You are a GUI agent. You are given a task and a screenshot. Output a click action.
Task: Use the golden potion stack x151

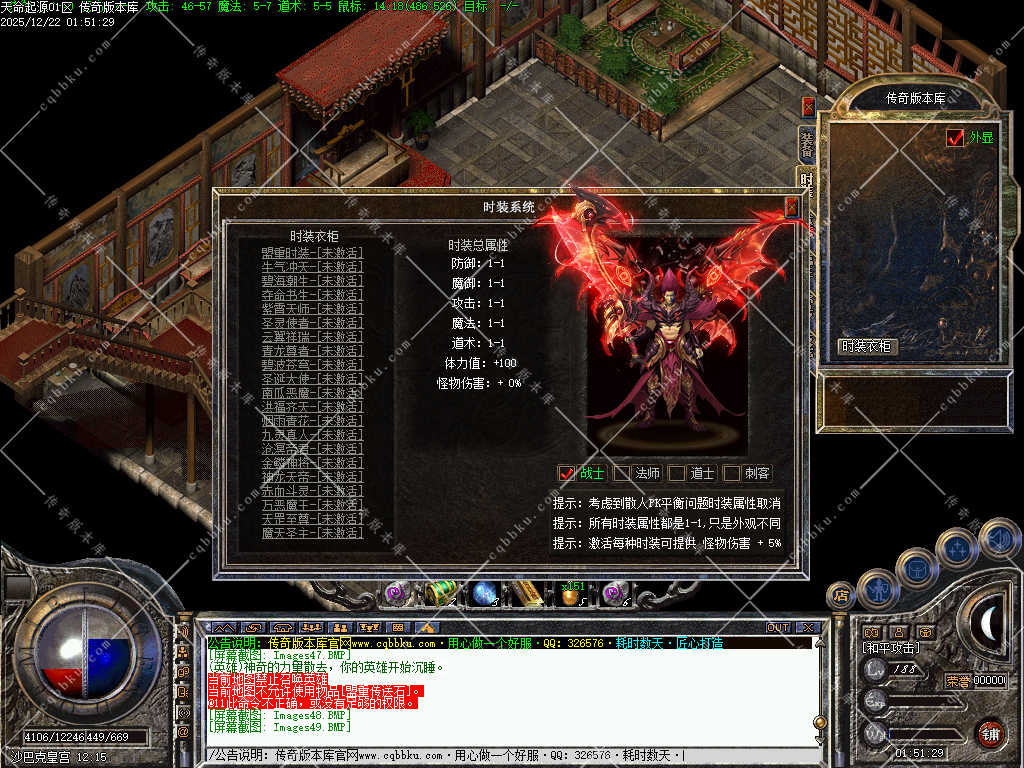click(x=571, y=594)
